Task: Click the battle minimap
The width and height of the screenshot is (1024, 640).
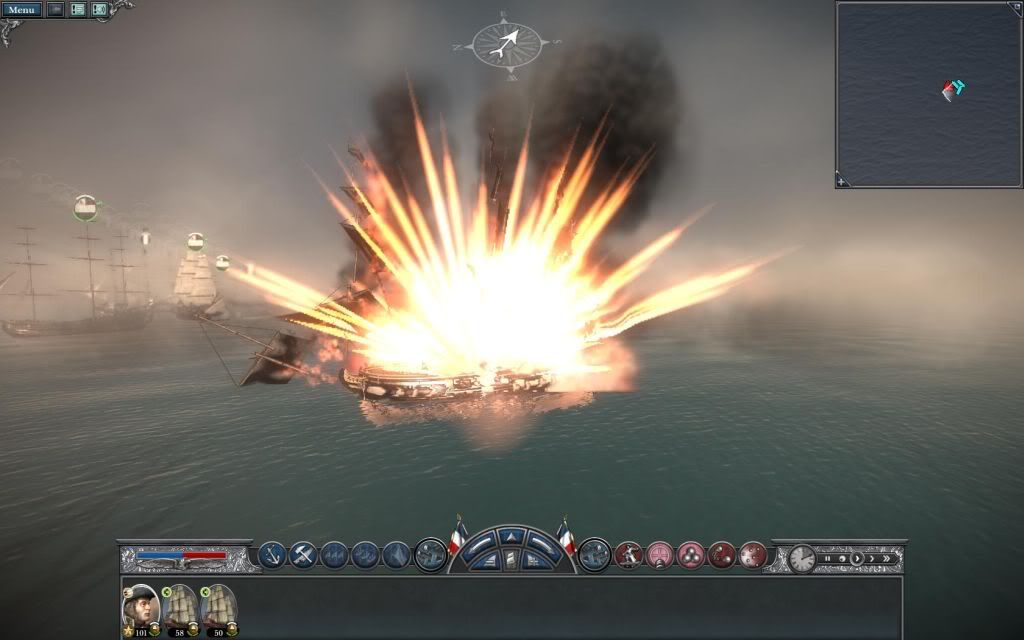Action: (927, 94)
